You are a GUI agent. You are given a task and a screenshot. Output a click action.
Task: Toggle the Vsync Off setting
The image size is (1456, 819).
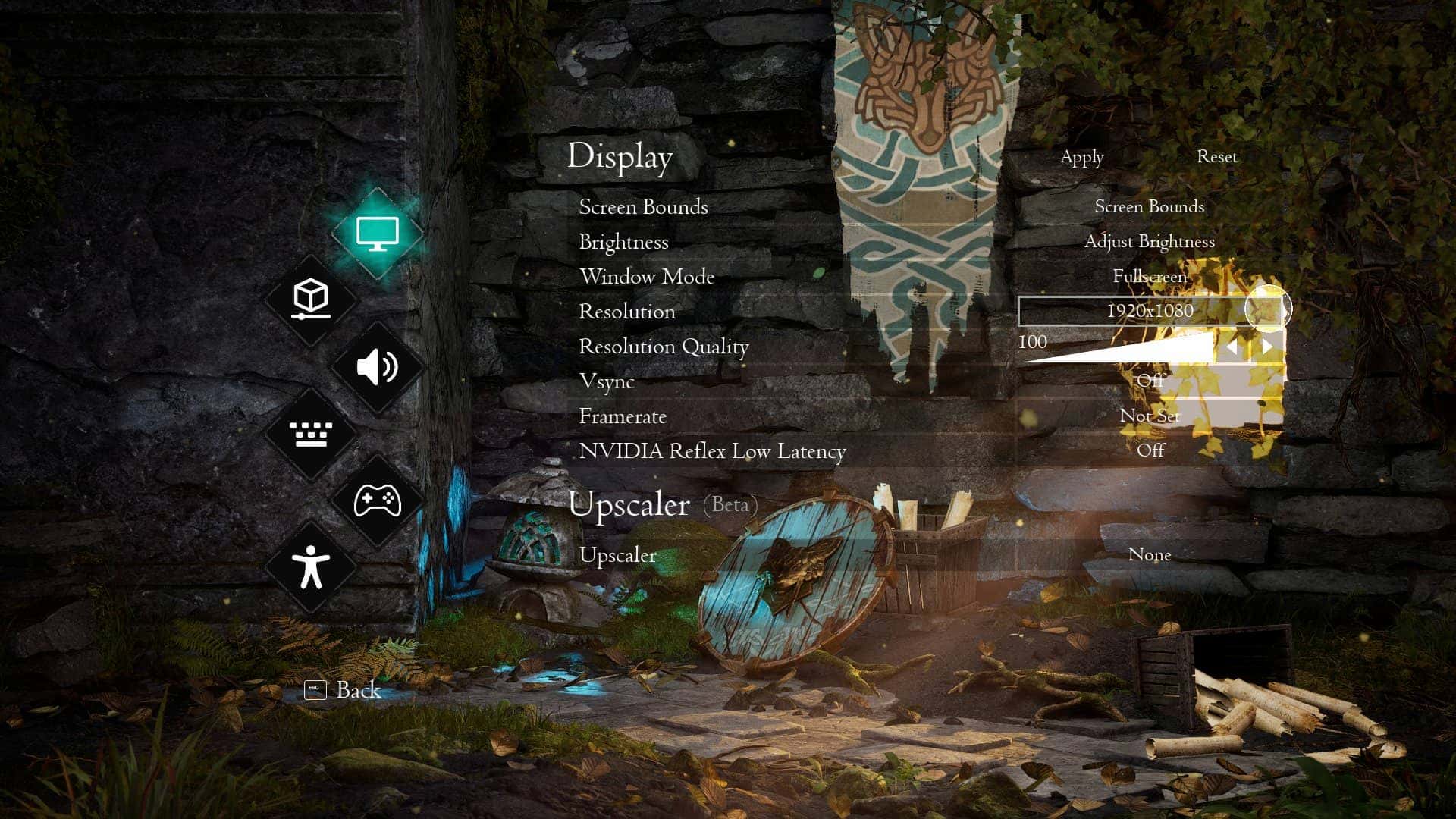click(1150, 381)
